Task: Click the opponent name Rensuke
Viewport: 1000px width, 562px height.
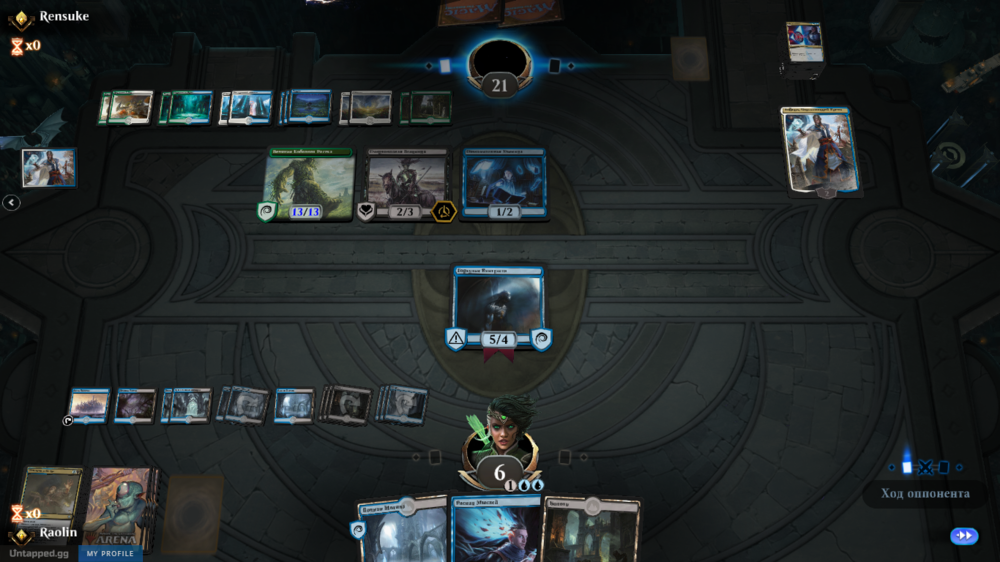Action: pos(64,17)
